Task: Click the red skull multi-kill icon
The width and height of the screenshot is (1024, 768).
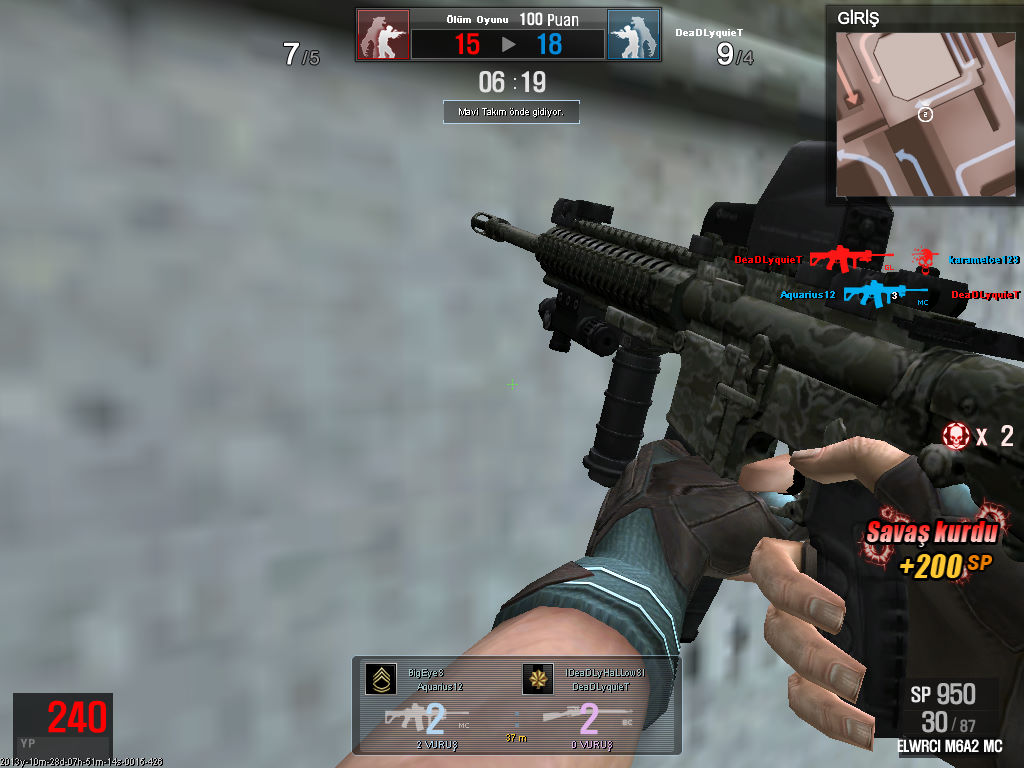Action: point(956,435)
